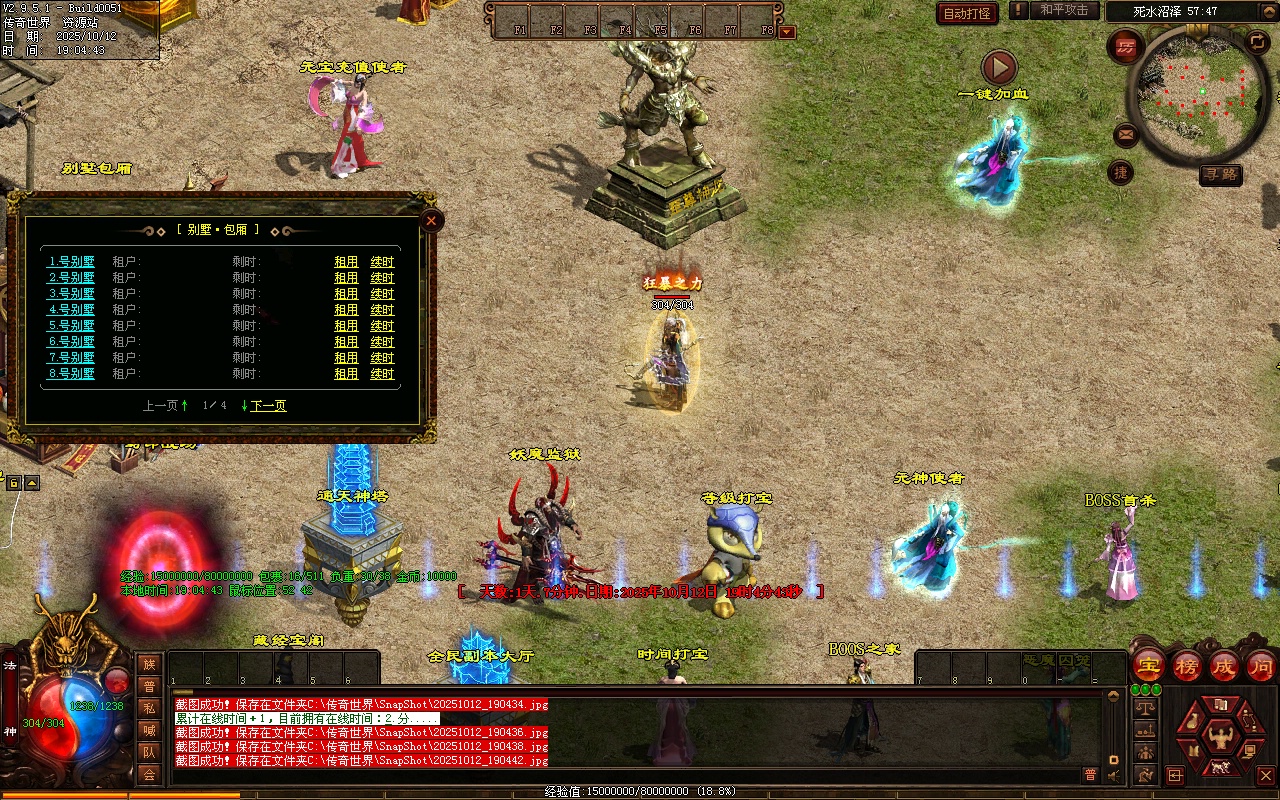Close the 别墅·包厢 villa panel
The width and height of the screenshot is (1280, 800).
point(431,220)
